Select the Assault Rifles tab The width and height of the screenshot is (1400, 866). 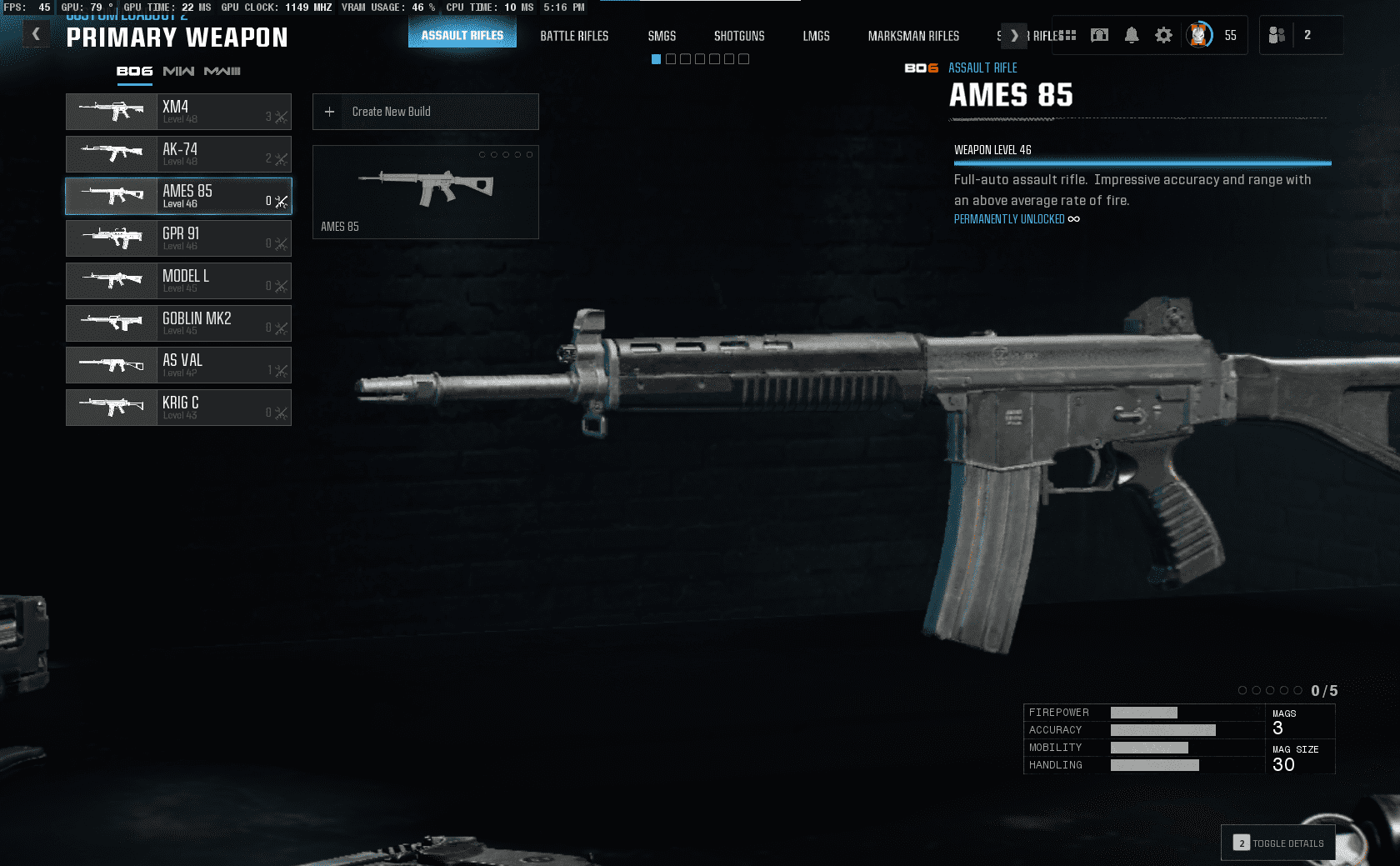point(462,35)
